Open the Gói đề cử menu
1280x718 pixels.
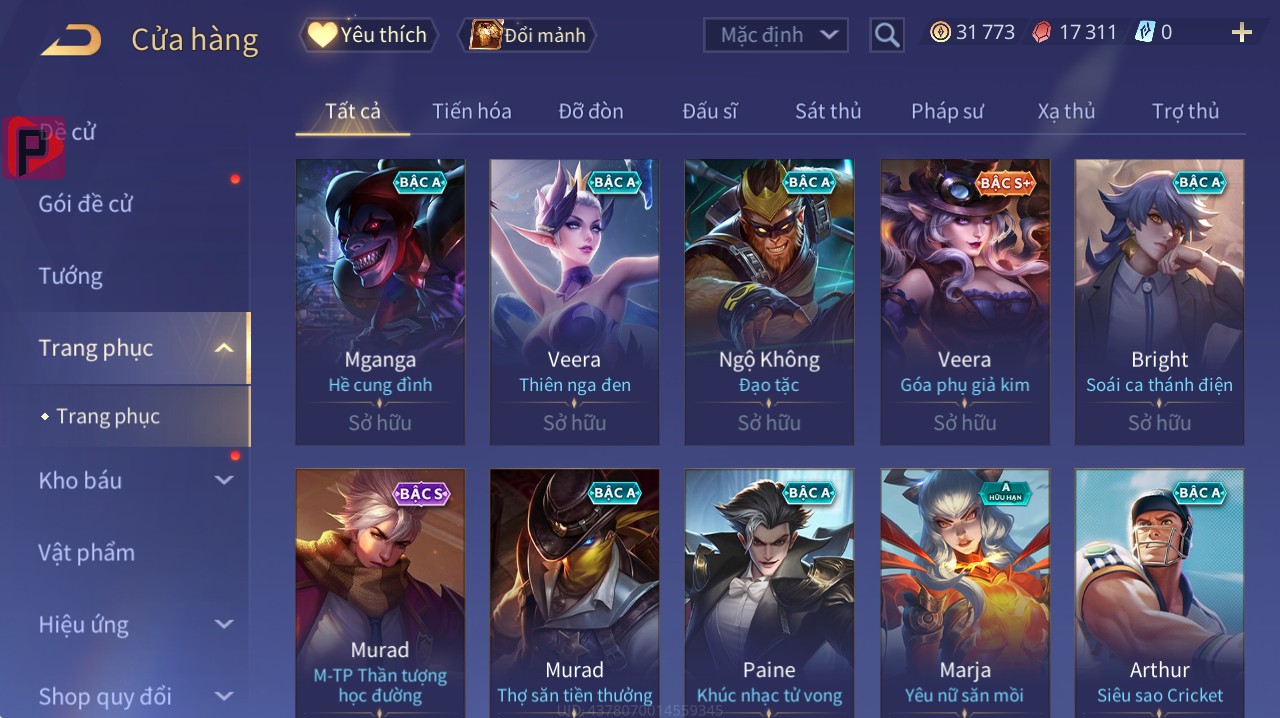pyautogui.click(x=86, y=204)
